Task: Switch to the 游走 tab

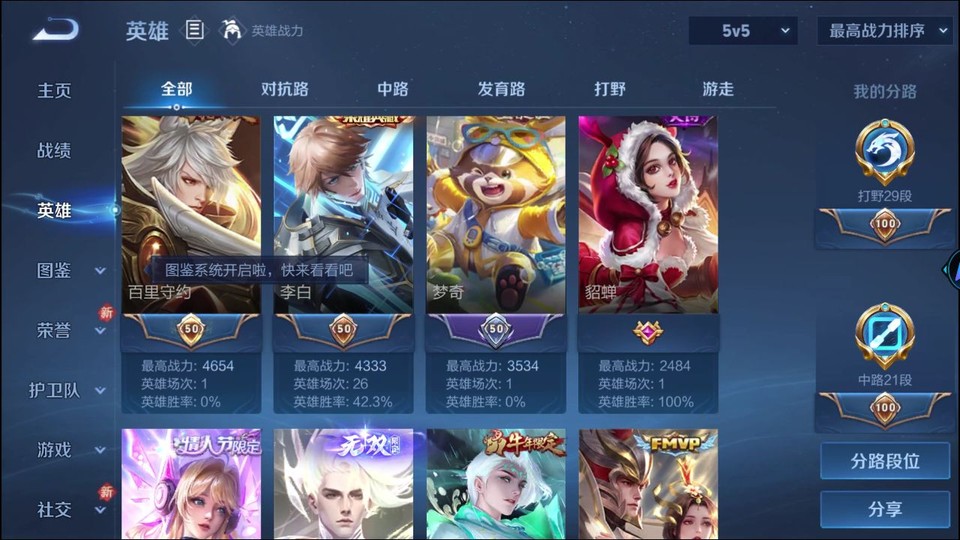Action: 718,89
